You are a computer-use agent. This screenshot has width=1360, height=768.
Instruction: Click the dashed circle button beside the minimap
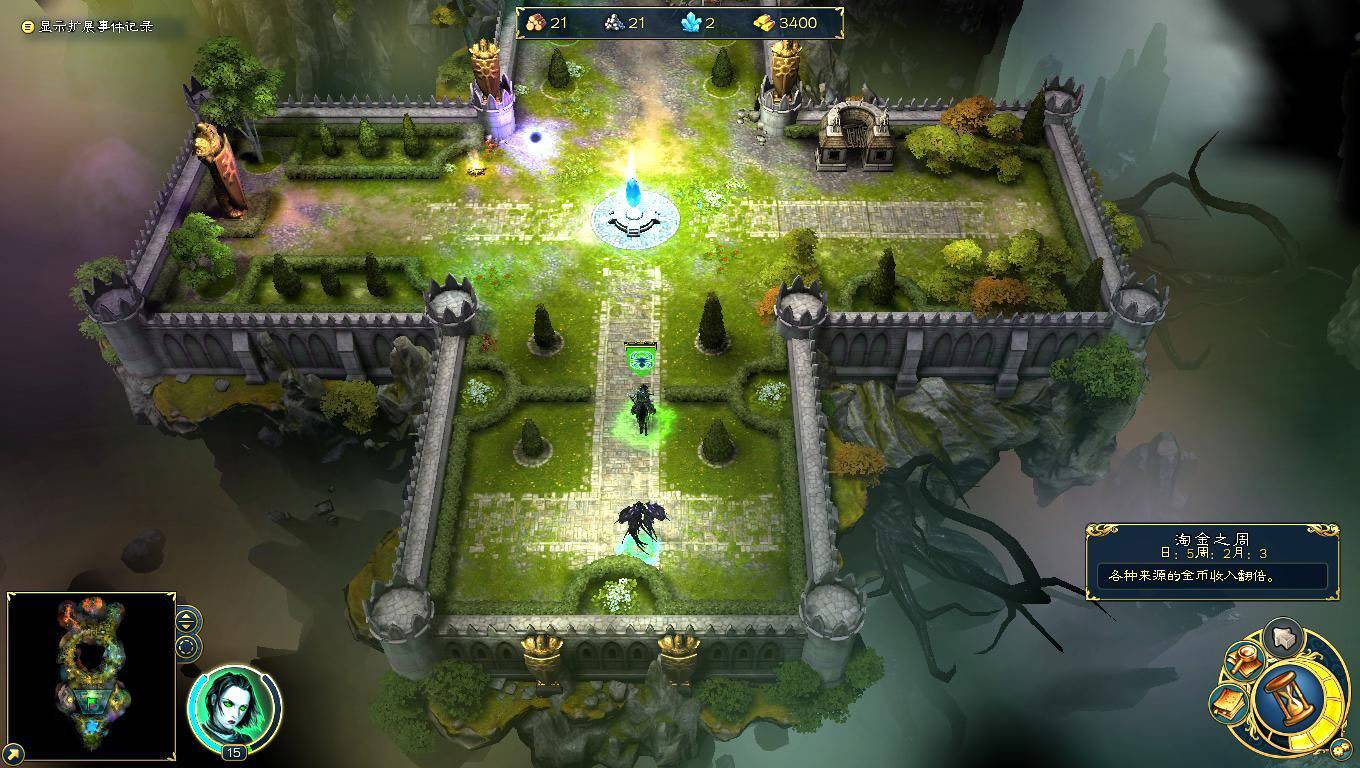pyautogui.click(x=187, y=646)
